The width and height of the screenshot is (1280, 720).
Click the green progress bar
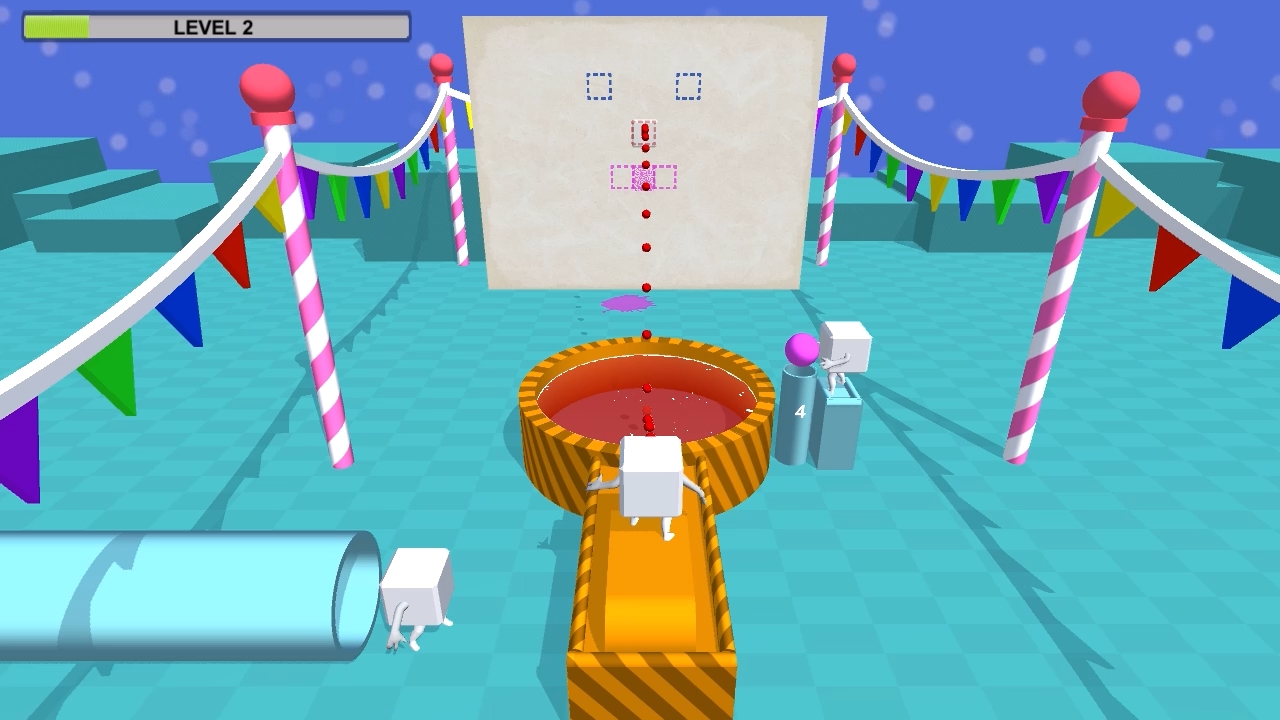pos(55,27)
